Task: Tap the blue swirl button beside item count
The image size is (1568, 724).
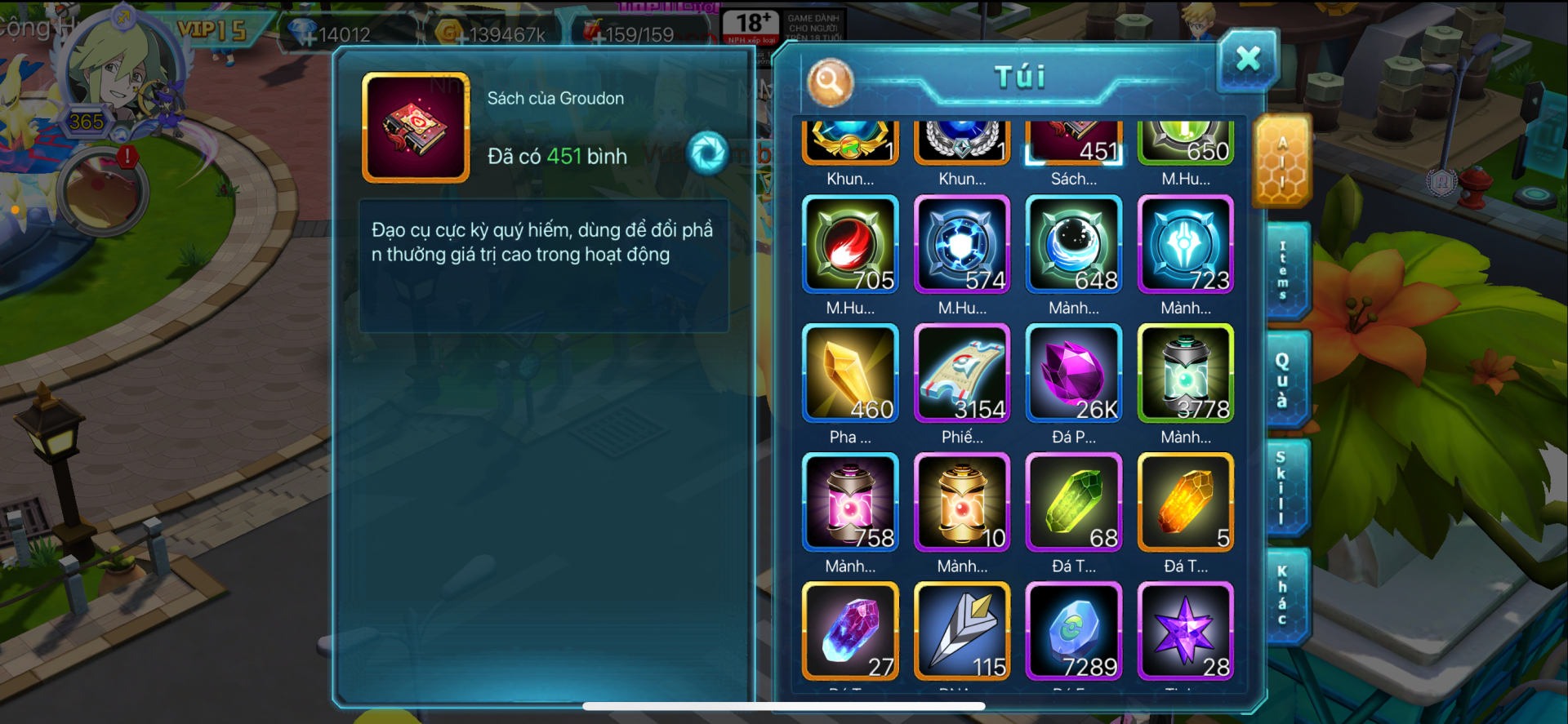Action: [707, 153]
